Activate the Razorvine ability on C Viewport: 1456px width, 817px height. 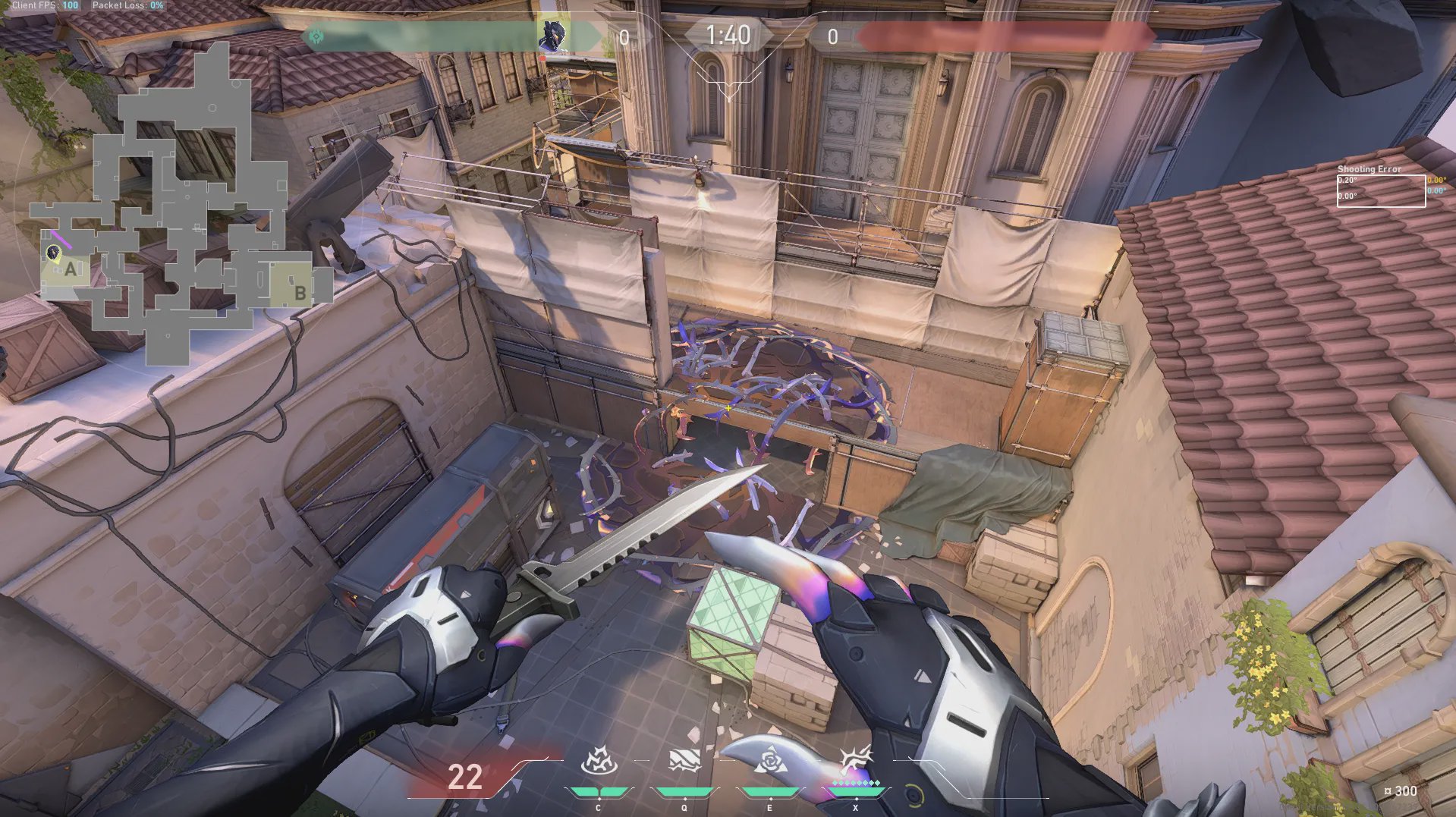click(x=597, y=762)
